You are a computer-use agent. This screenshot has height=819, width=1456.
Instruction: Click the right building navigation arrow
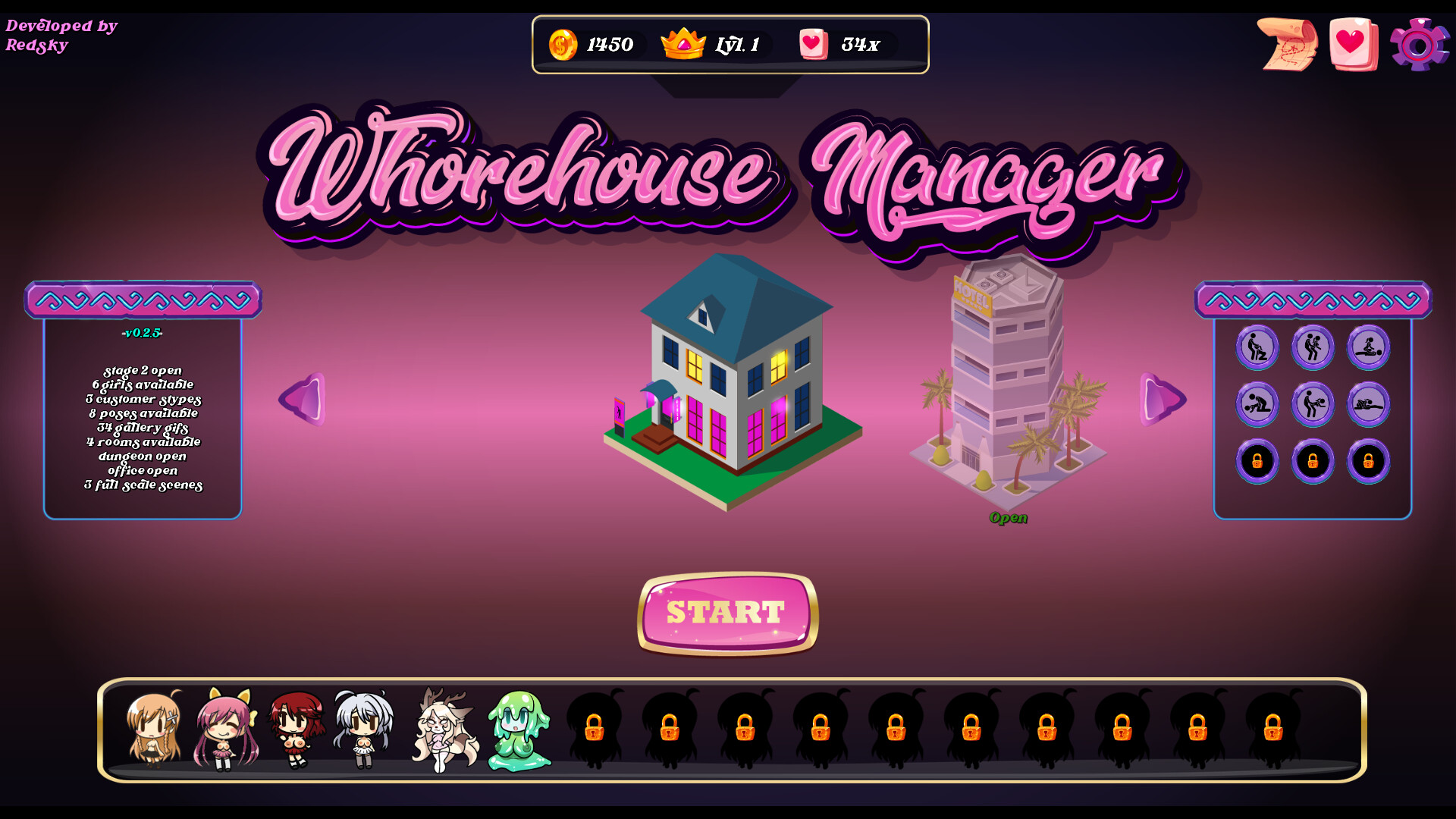[1160, 400]
